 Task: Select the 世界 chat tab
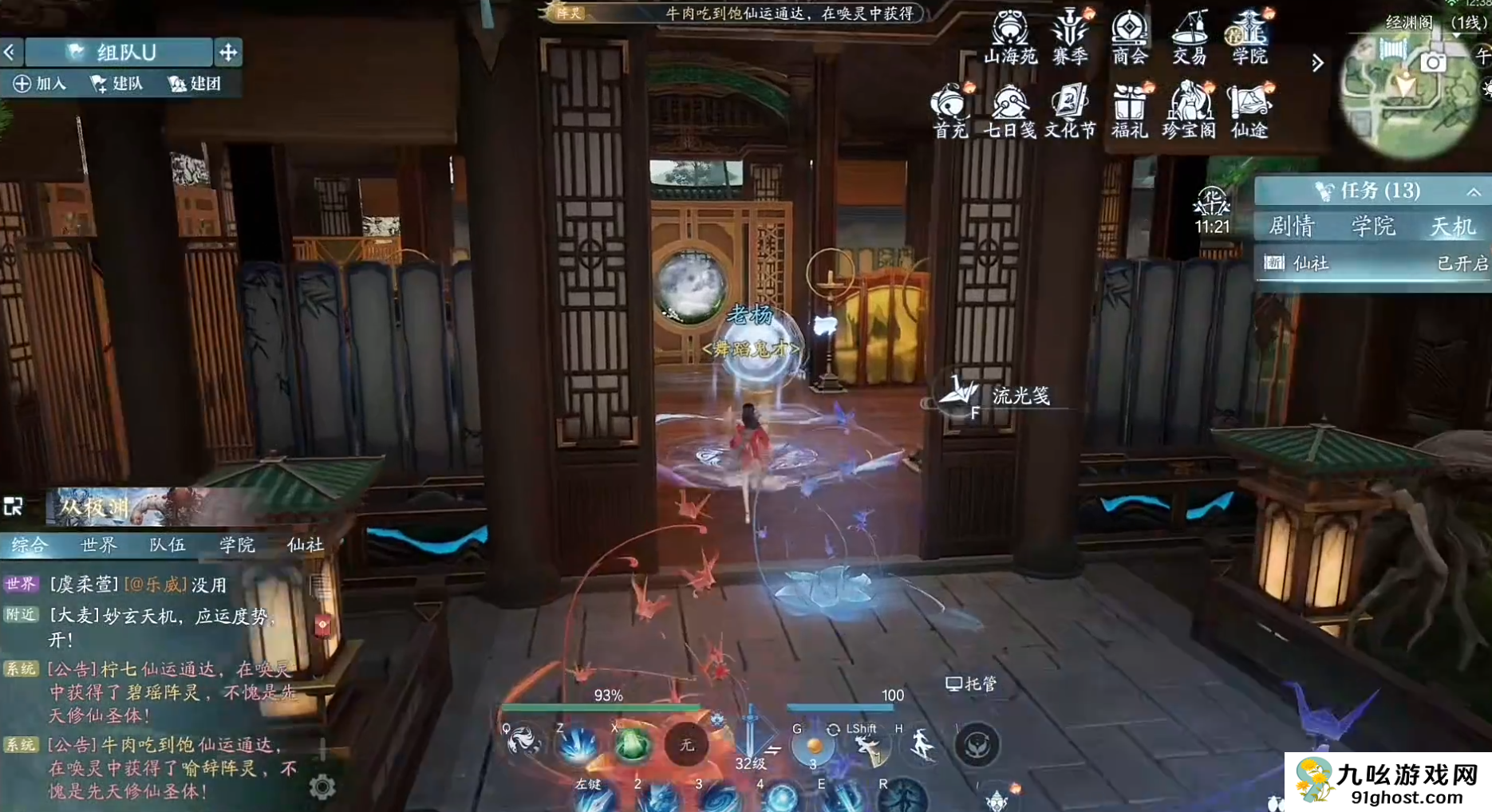(99, 545)
